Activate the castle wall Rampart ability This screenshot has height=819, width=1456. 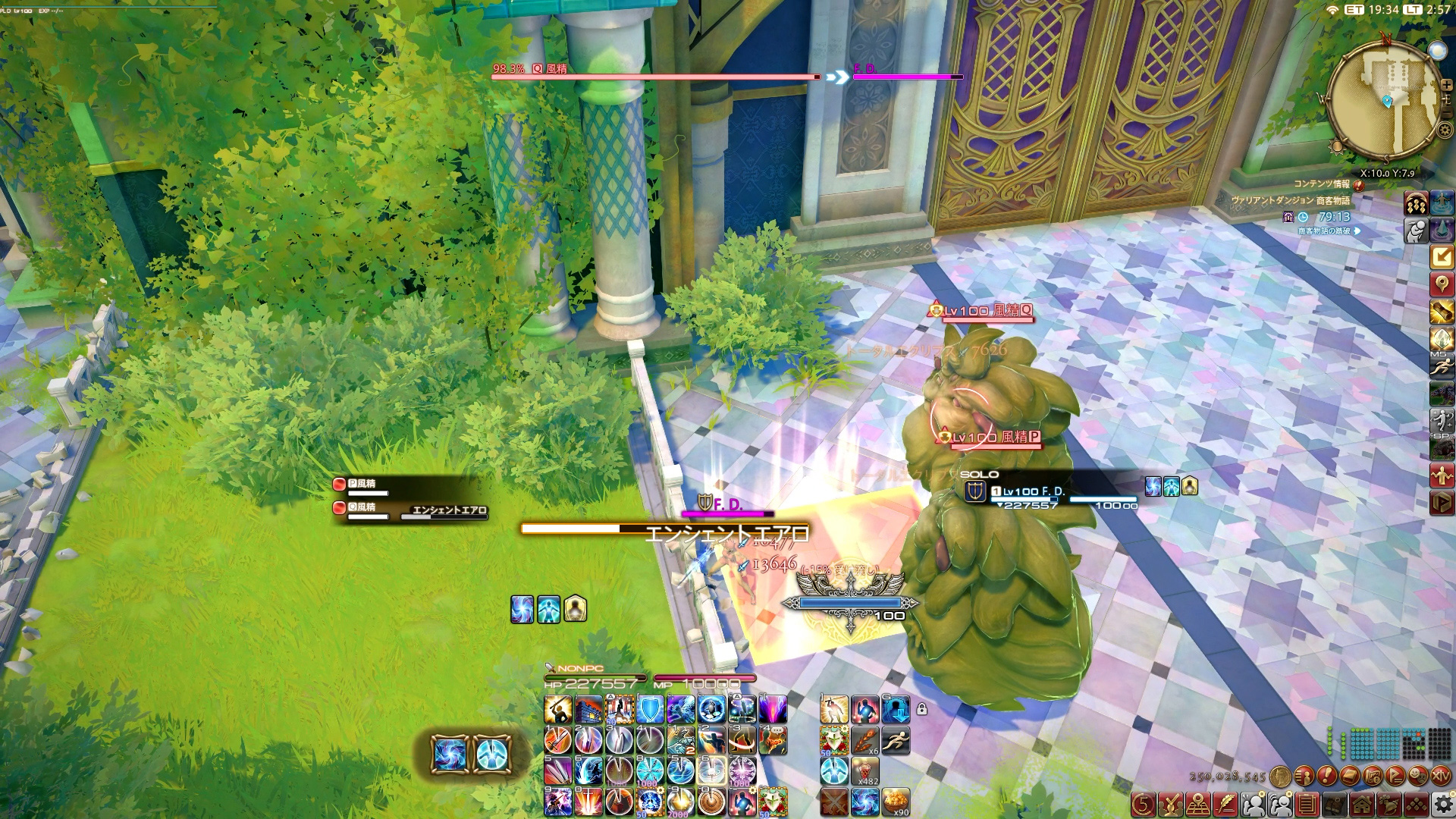pos(588,711)
